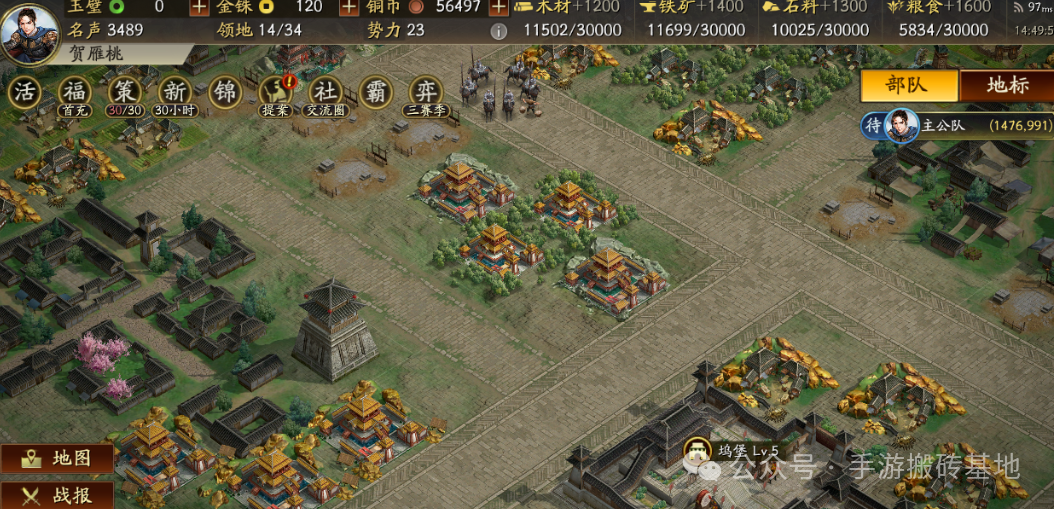This screenshot has height=509, width=1054.
Task: Open the 社 community circle icon
Action: tap(325, 92)
